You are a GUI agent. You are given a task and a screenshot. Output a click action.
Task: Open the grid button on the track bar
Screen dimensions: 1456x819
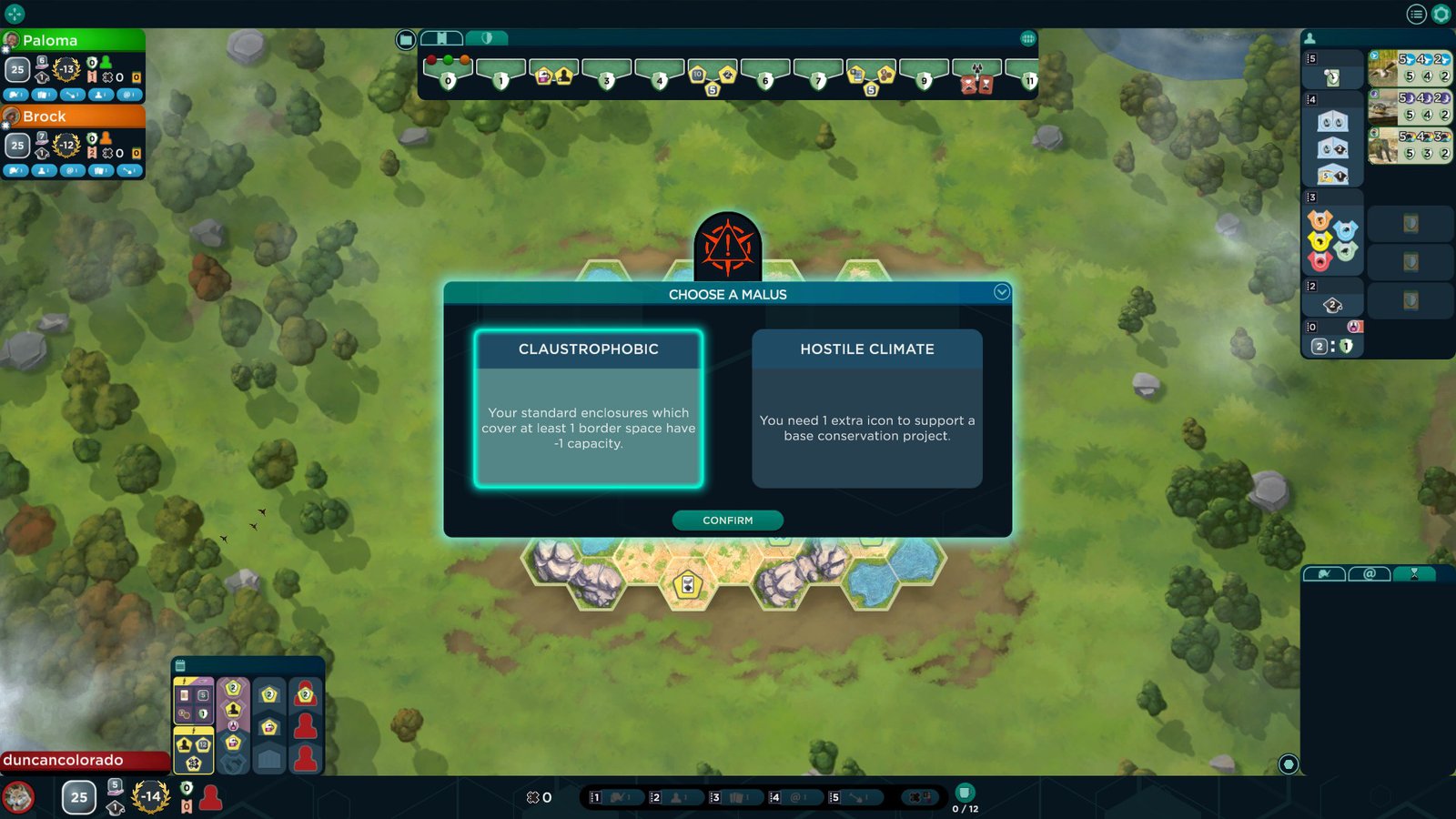(x=1027, y=38)
